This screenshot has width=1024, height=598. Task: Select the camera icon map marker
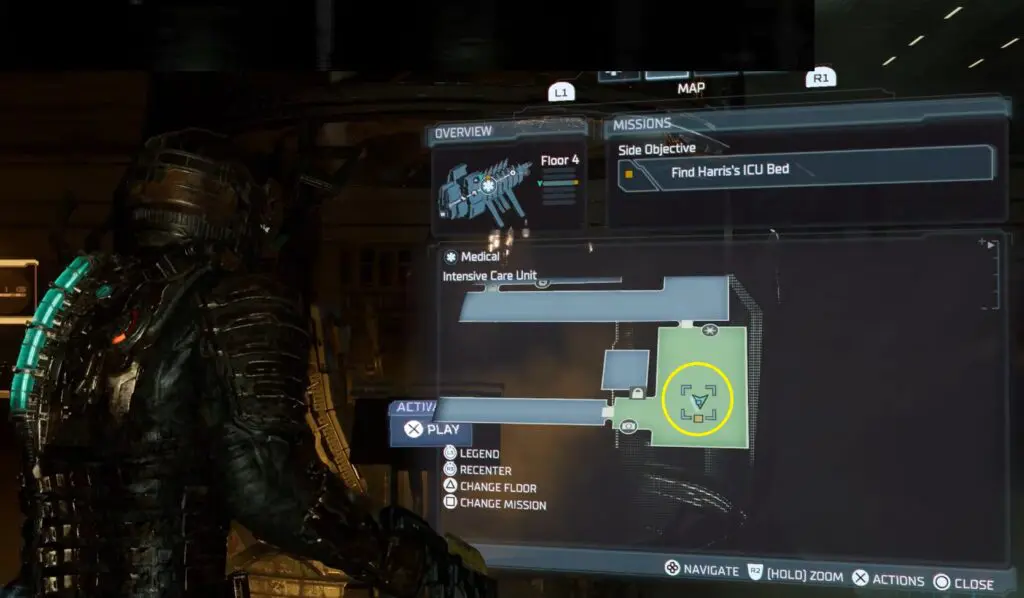click(x=629, y=427)
